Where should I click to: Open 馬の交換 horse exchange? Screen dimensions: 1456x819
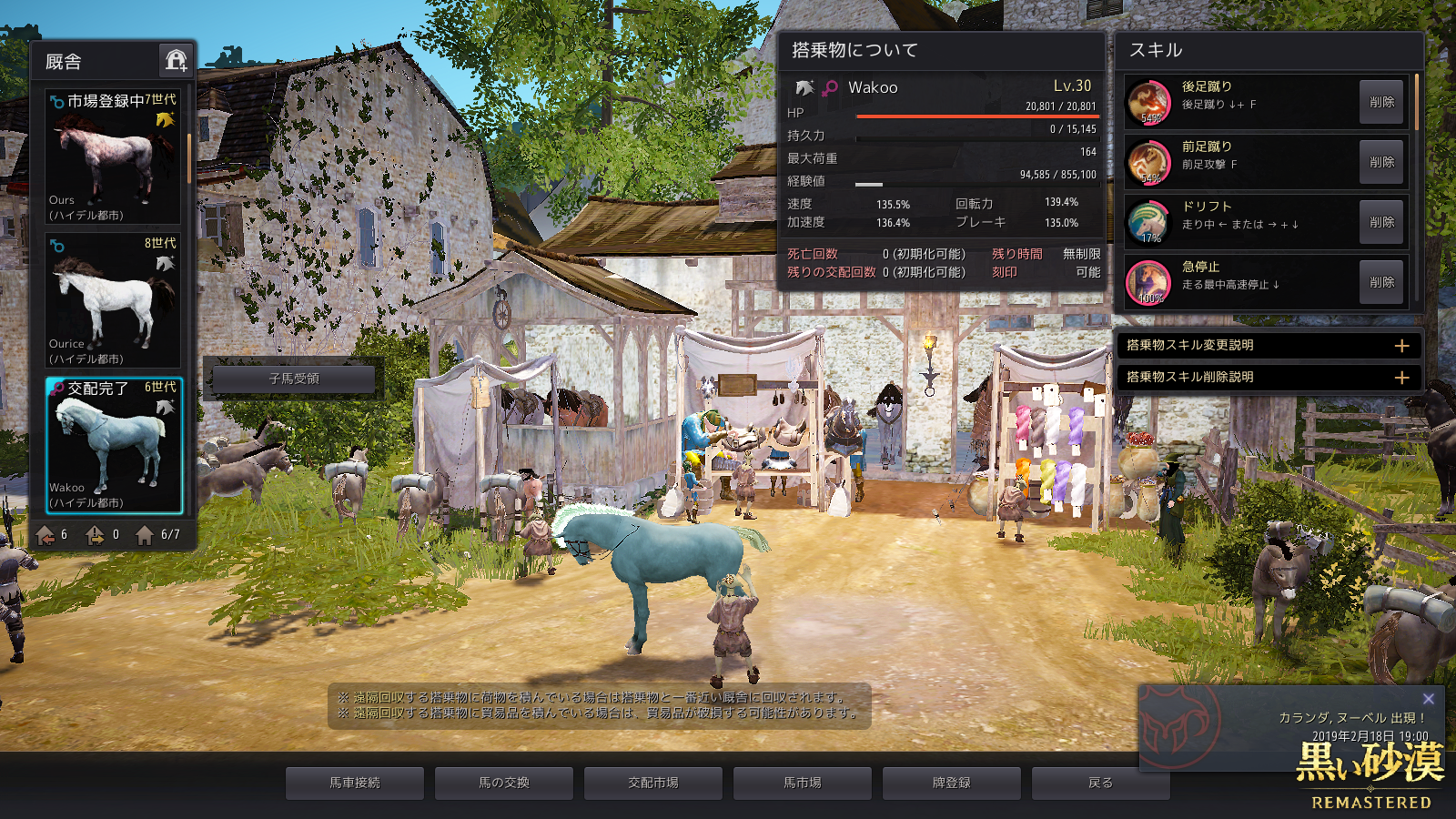click(x=504, y=783)
